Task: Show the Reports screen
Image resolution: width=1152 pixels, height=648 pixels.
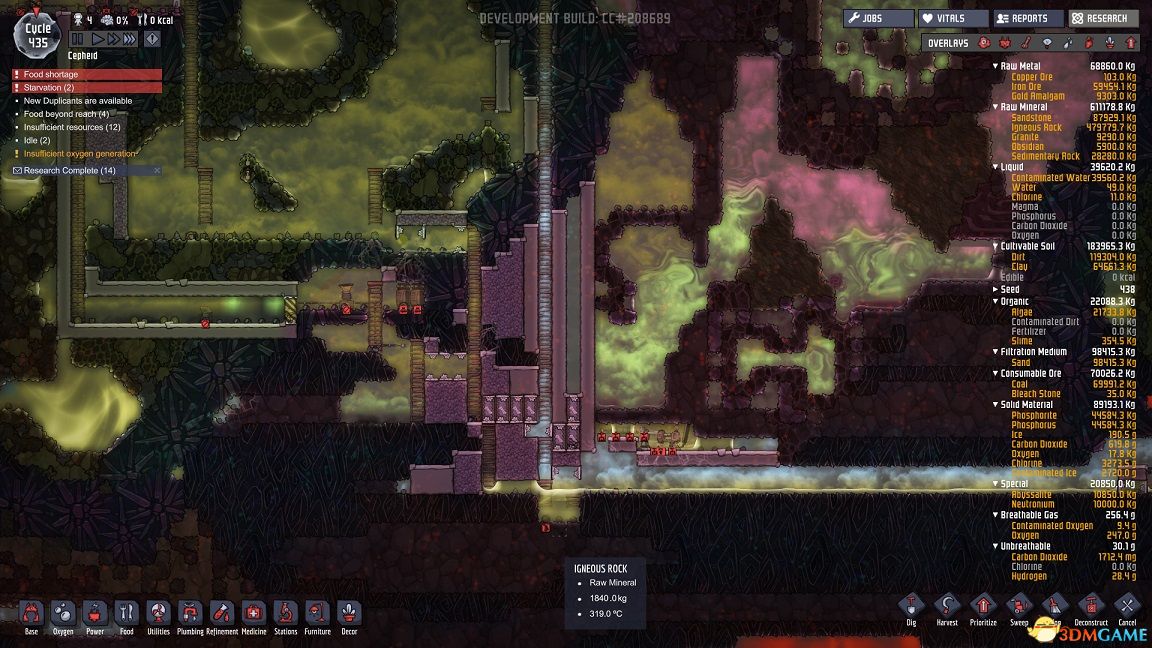Action: (x=1028, y=18)
